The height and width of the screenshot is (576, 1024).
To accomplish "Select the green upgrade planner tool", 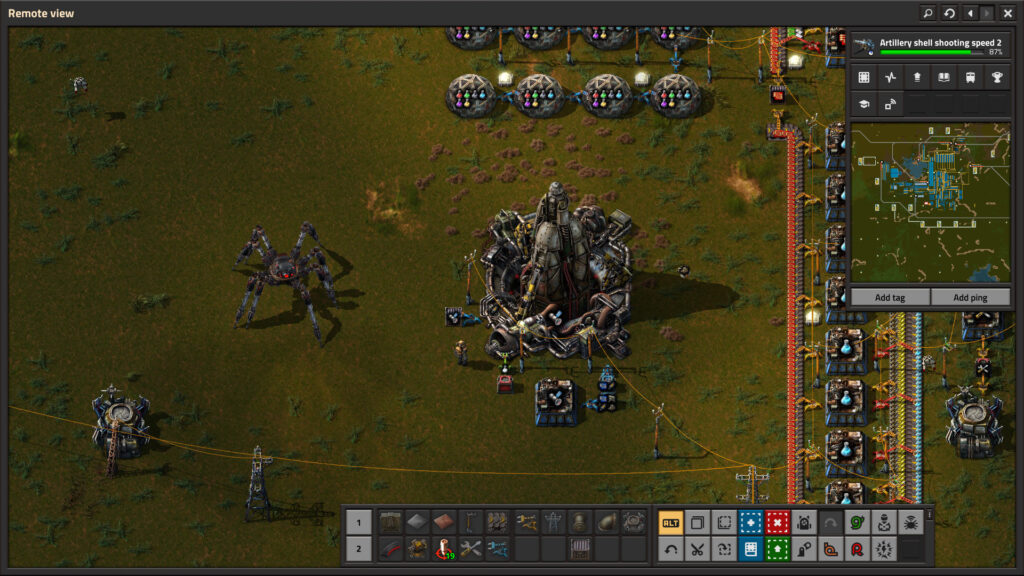I will (x=777, y=548).
